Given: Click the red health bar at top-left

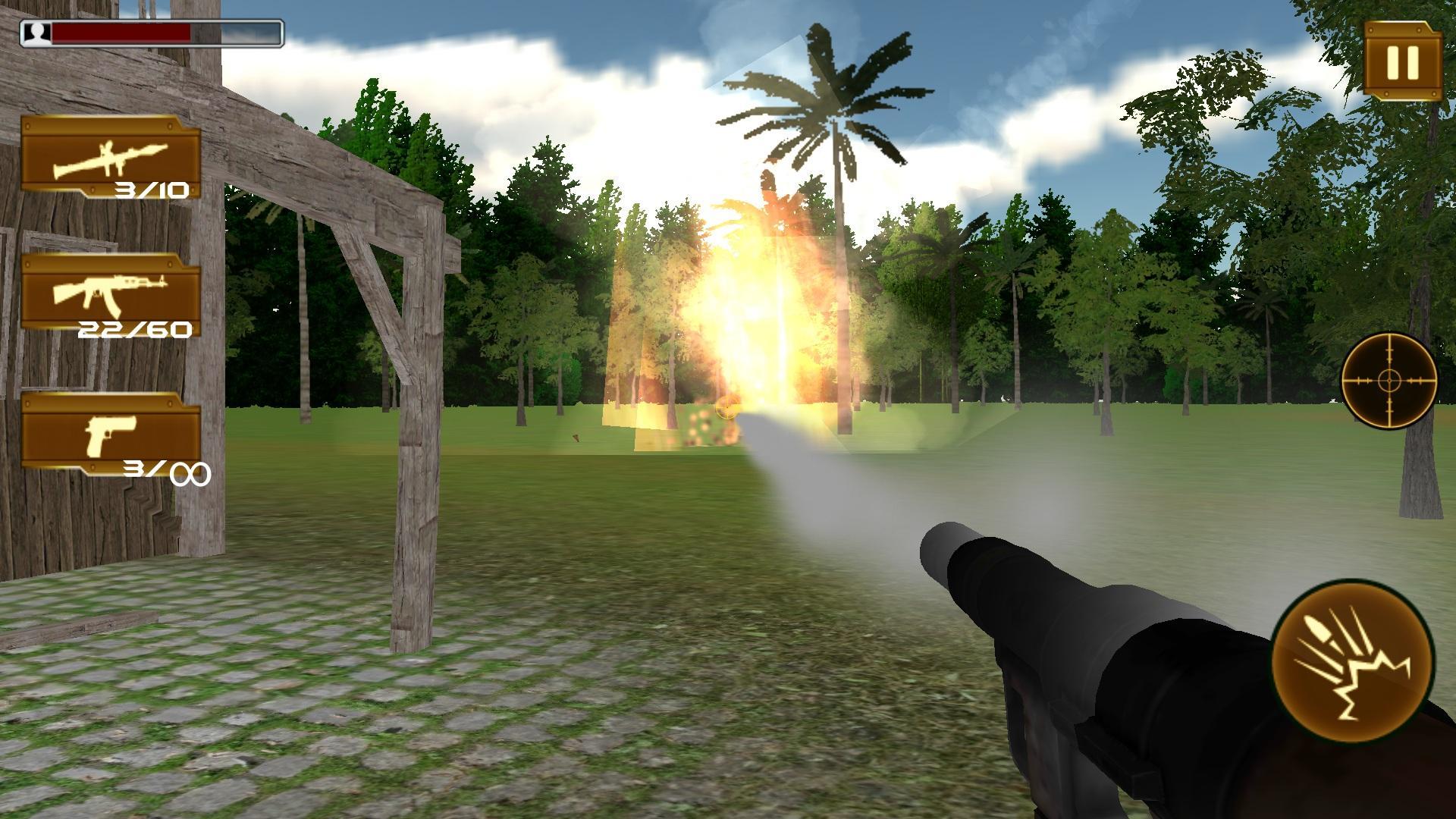Looking at the screenshot, I should 121,32.
